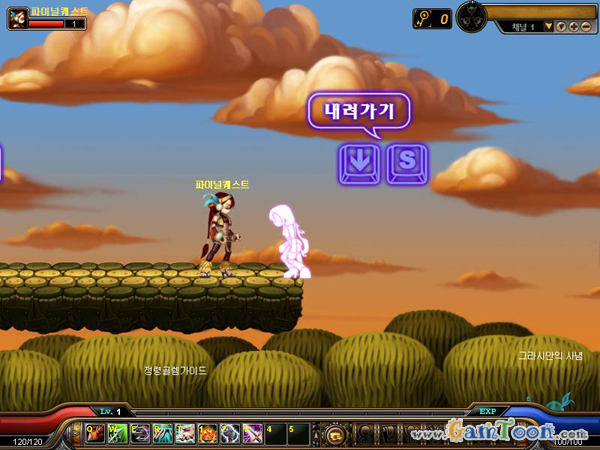Screen dimensions: 600x450
Task: Click the round triple-skull emblem
Action: tap(471, 17)
